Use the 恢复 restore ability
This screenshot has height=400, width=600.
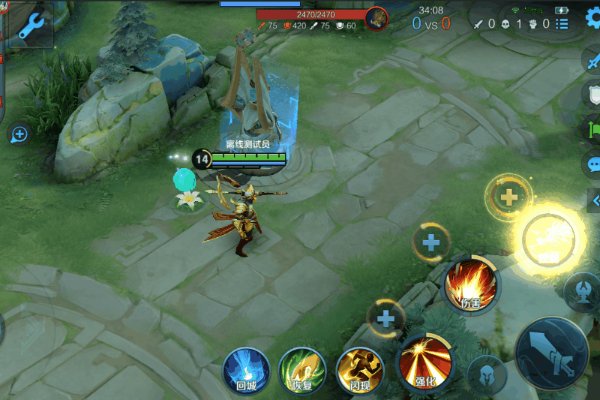click(x=302, y=369)
